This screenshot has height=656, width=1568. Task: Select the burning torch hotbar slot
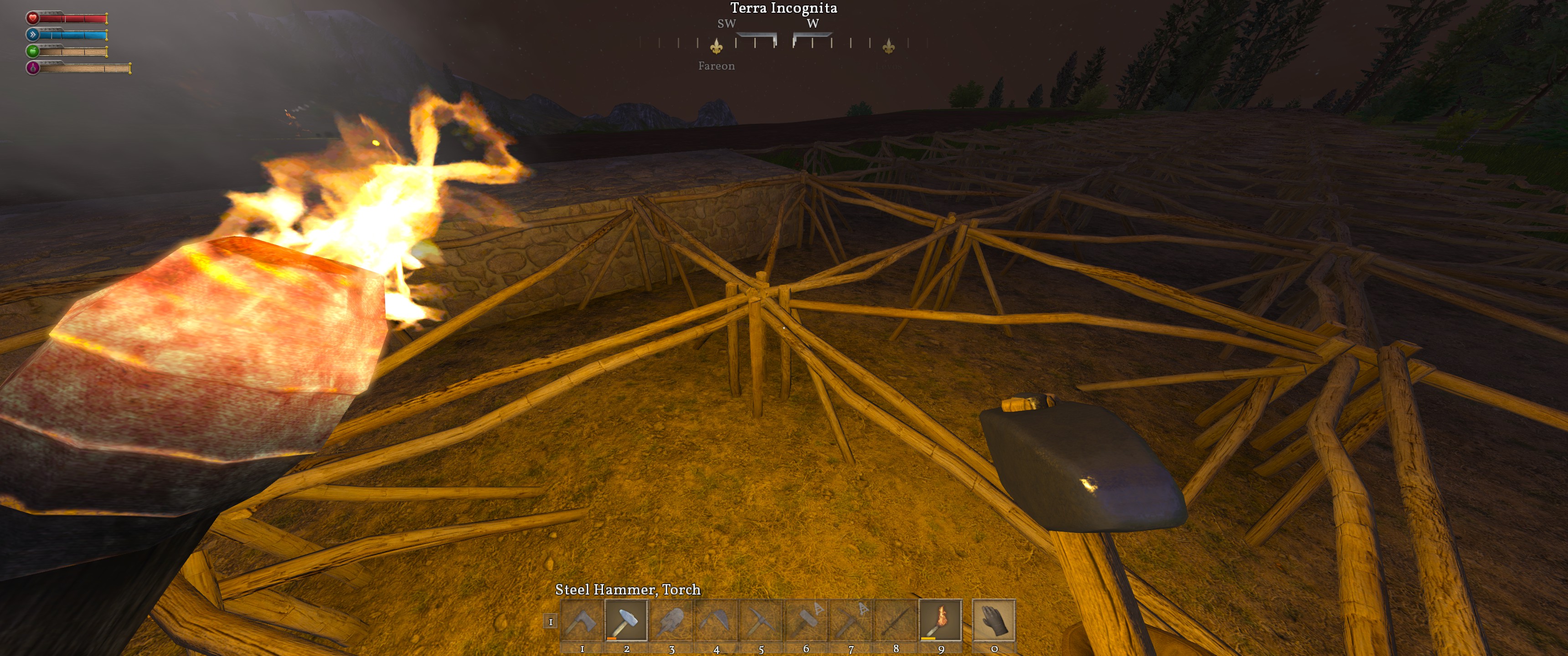940,621
